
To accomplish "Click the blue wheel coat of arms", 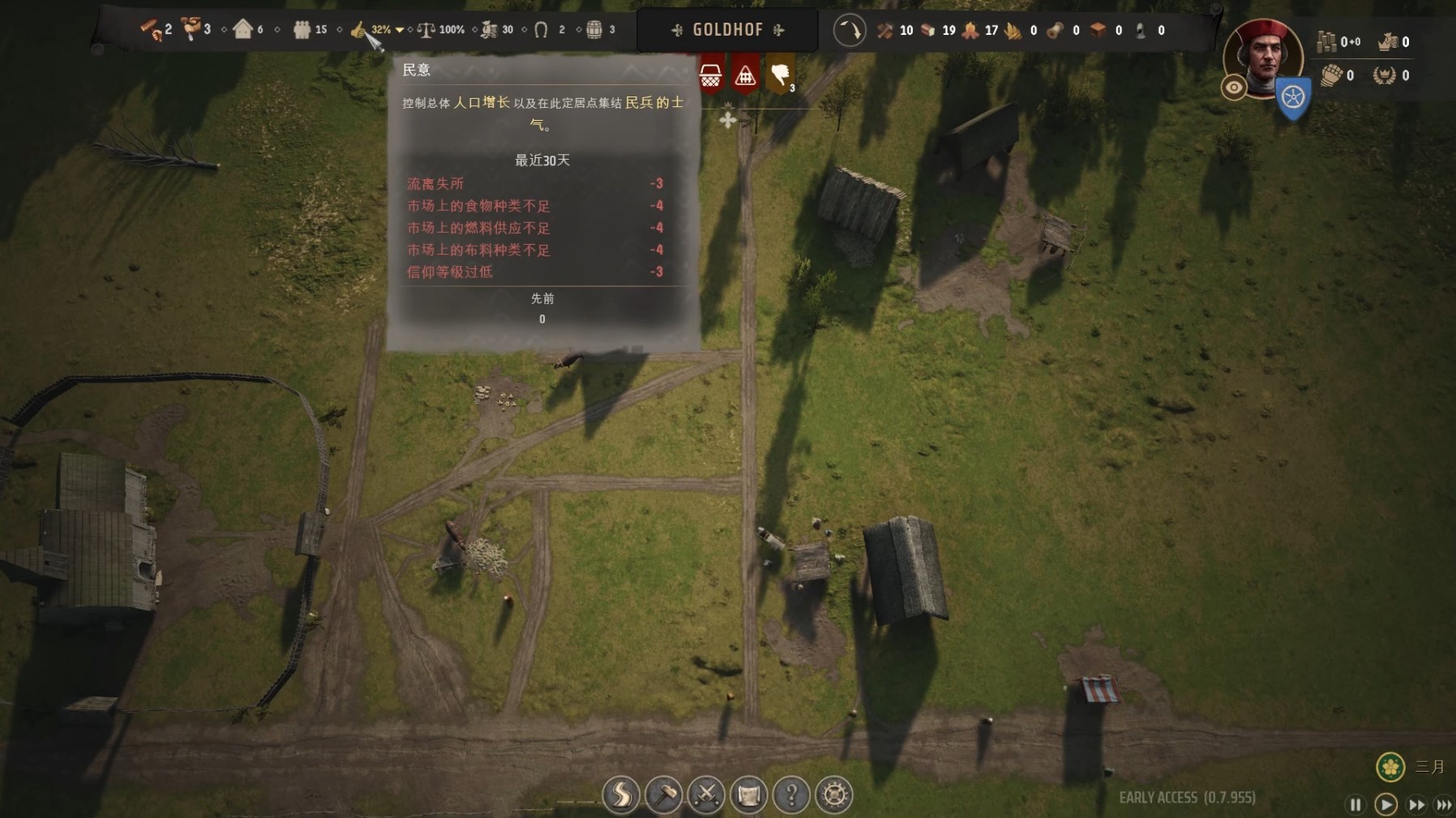I will (x=1292, y=98).
